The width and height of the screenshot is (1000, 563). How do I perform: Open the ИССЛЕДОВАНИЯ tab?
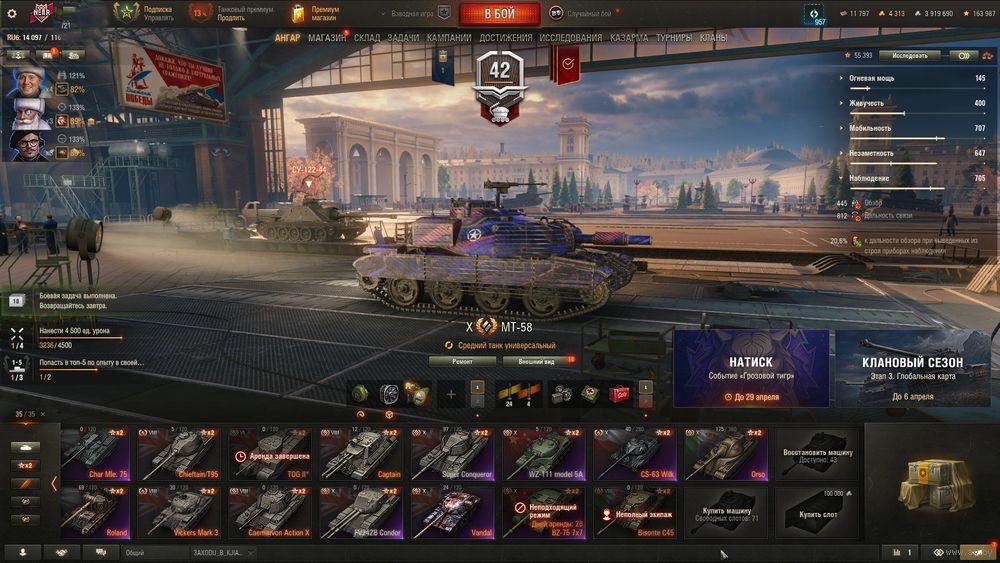pos(571,38)
